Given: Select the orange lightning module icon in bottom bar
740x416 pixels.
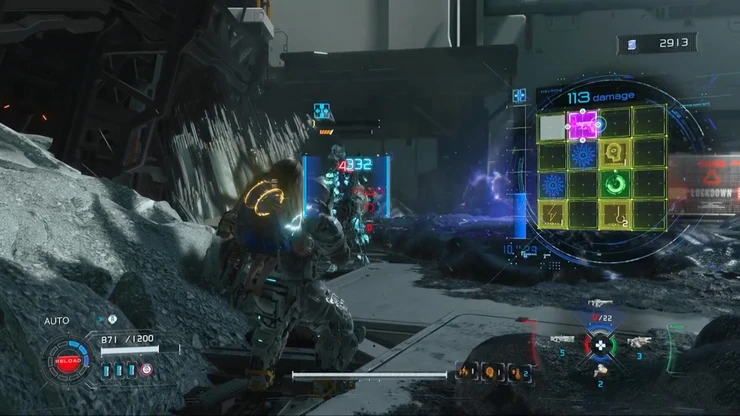Looking at the screenshot, I should tap(466, 374).
